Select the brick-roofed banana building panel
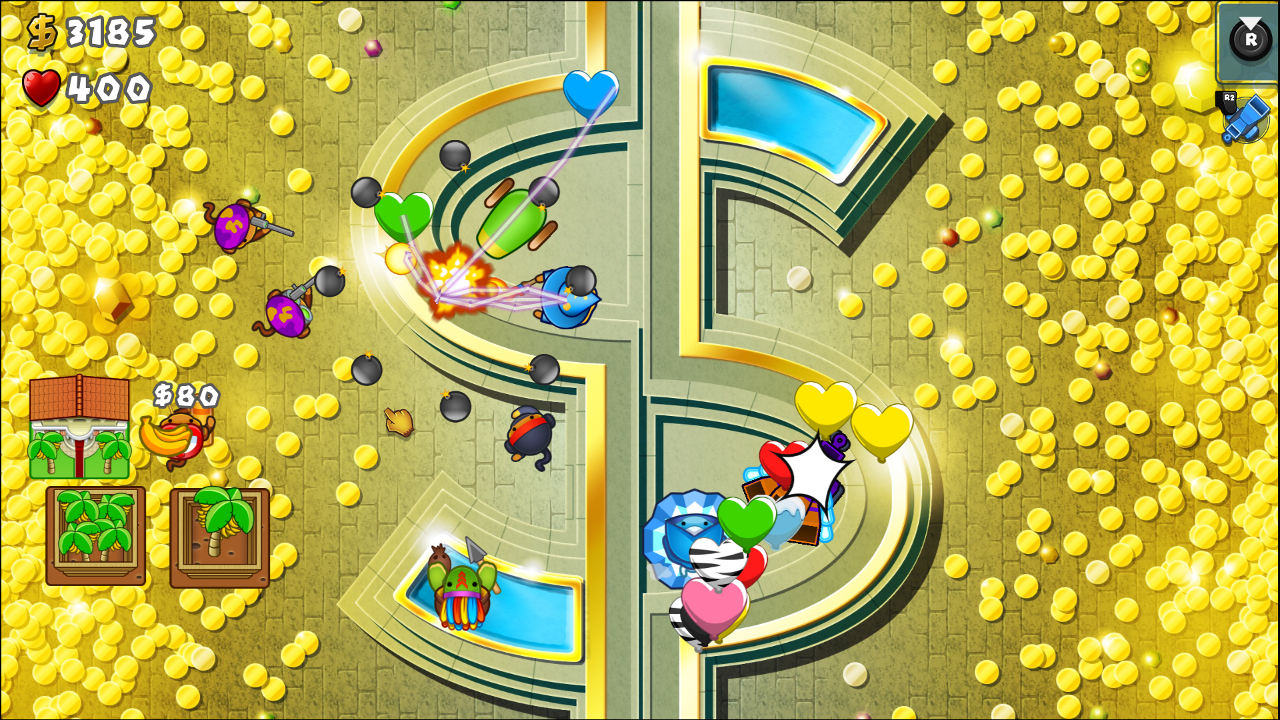1280x720 pixels. click(x=80, y=425)
